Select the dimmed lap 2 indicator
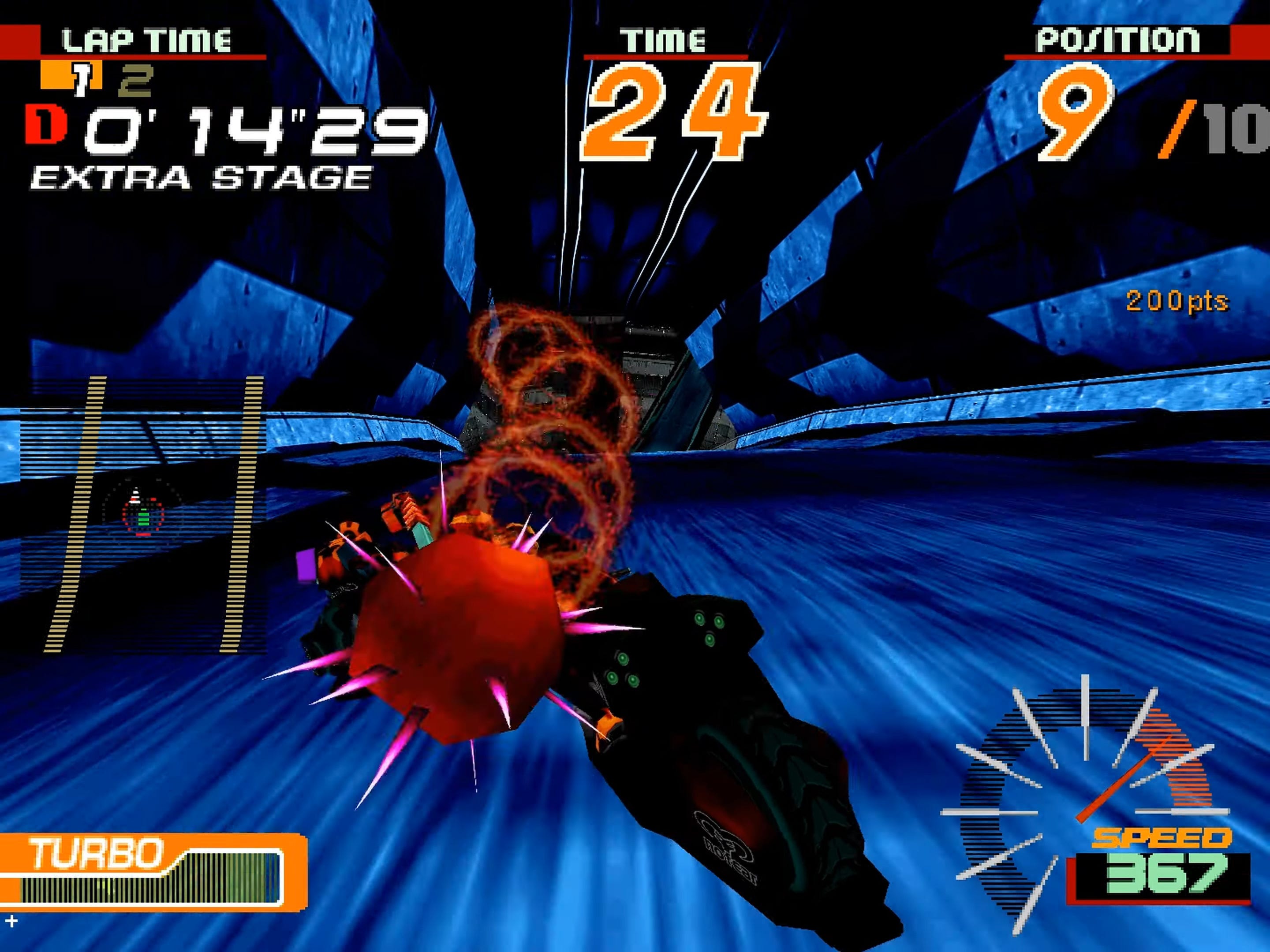 (x=135, y=80)
